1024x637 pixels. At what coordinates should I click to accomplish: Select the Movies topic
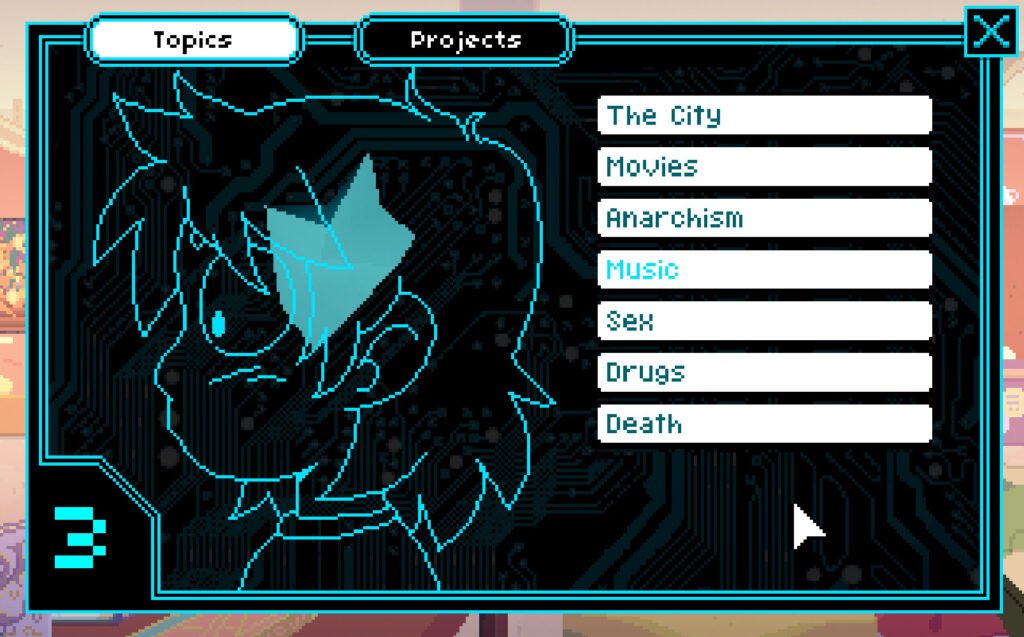[764, 166]
